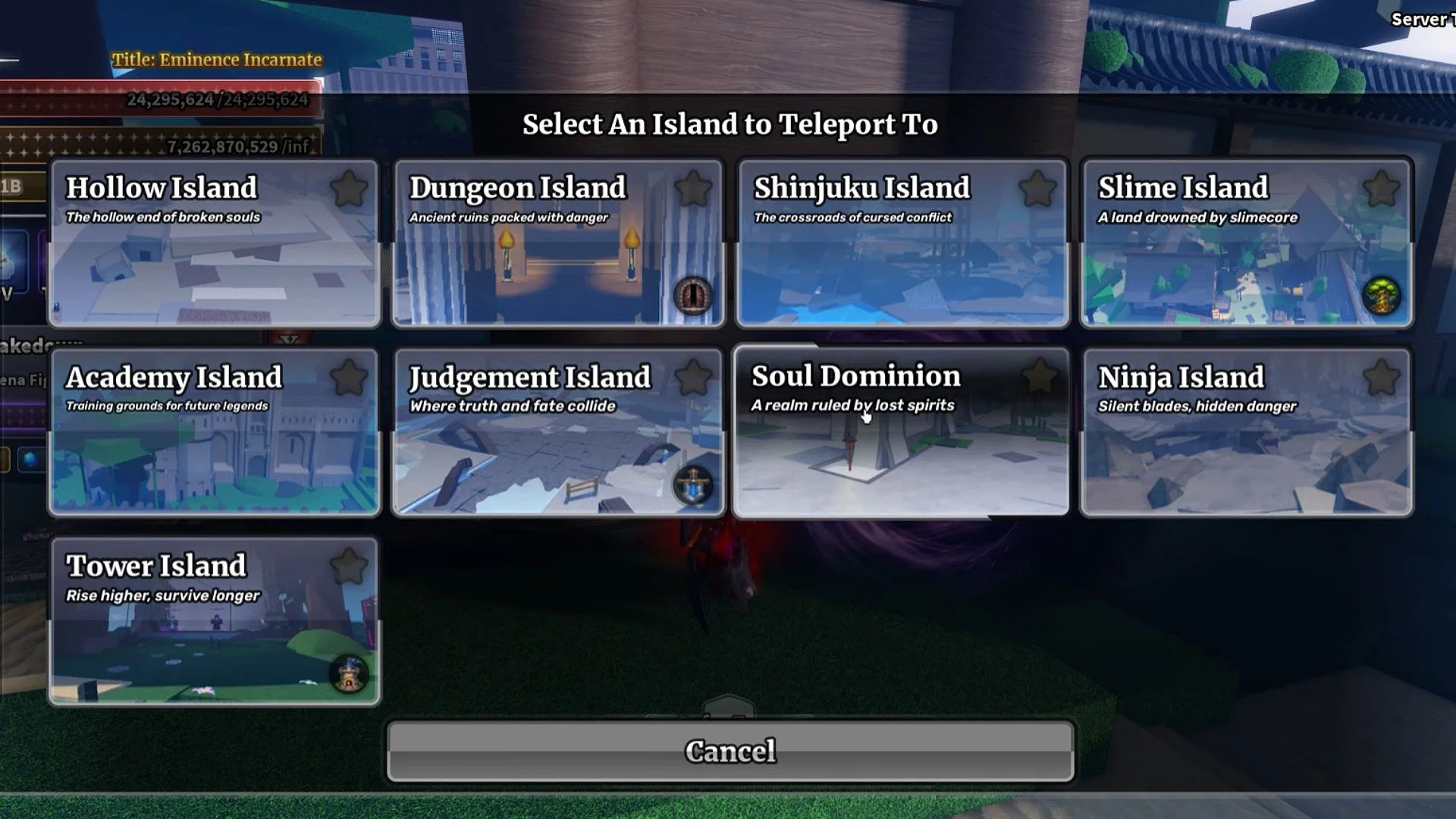The height and width of the screenshot is (819, 1456).
Task: Click the yellow square icon near the lower-left sidebar
Action: coord(4,460)
